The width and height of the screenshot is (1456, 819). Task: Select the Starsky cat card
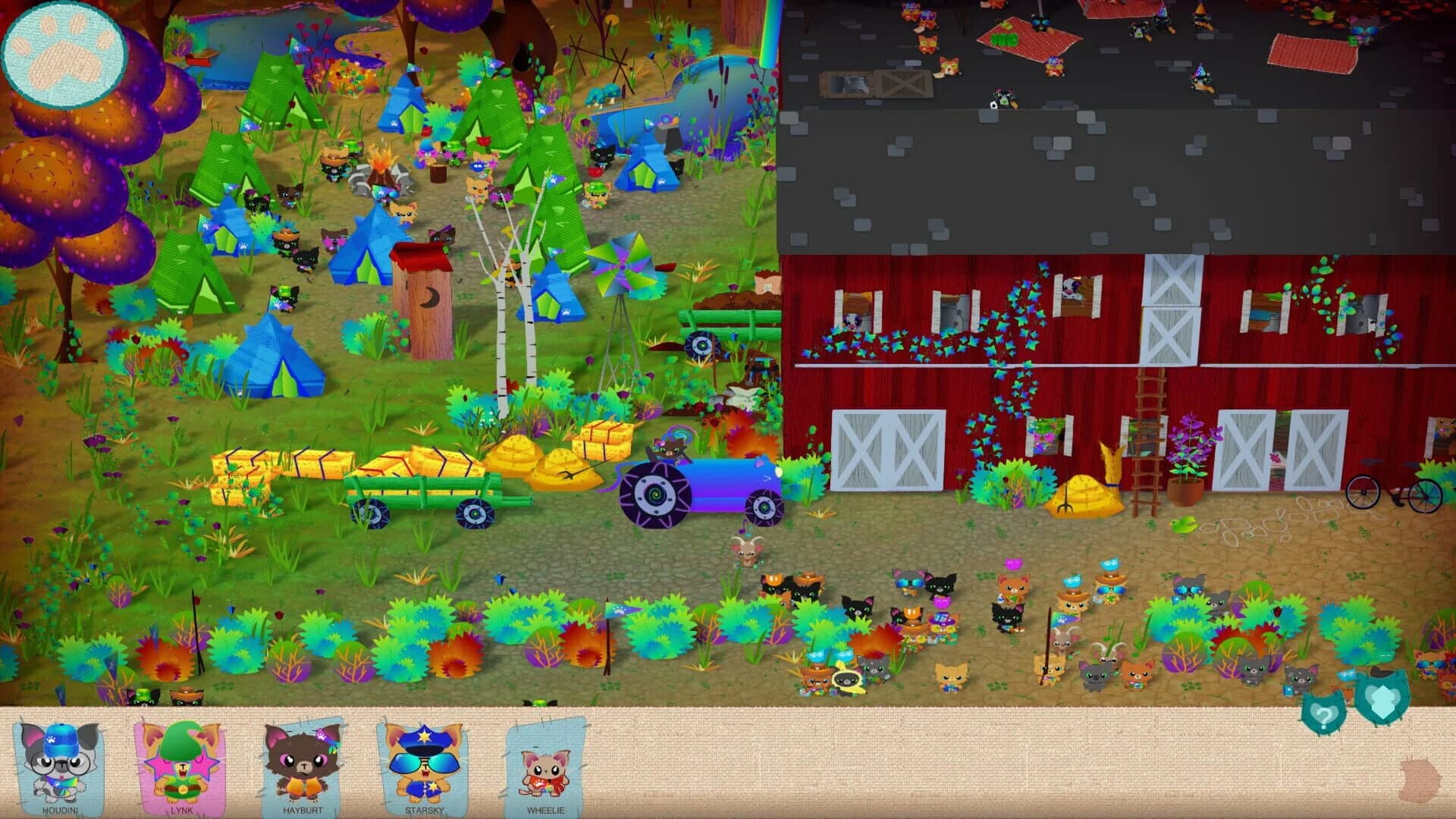click(425, 766)
